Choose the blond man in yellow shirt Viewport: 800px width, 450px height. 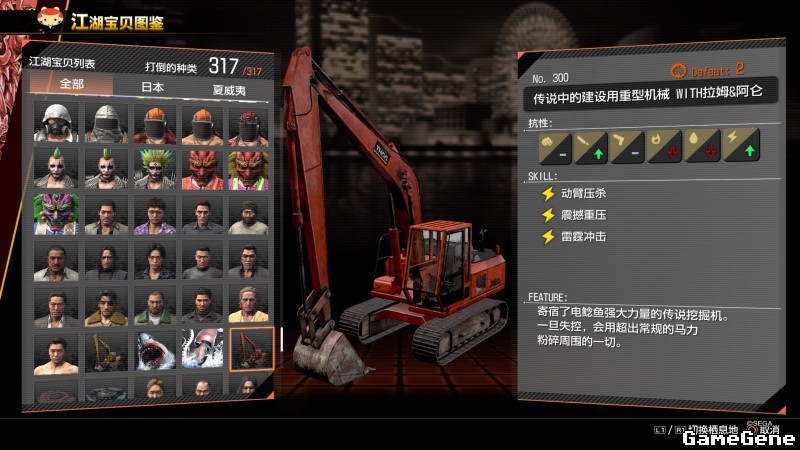pos(250,304)
